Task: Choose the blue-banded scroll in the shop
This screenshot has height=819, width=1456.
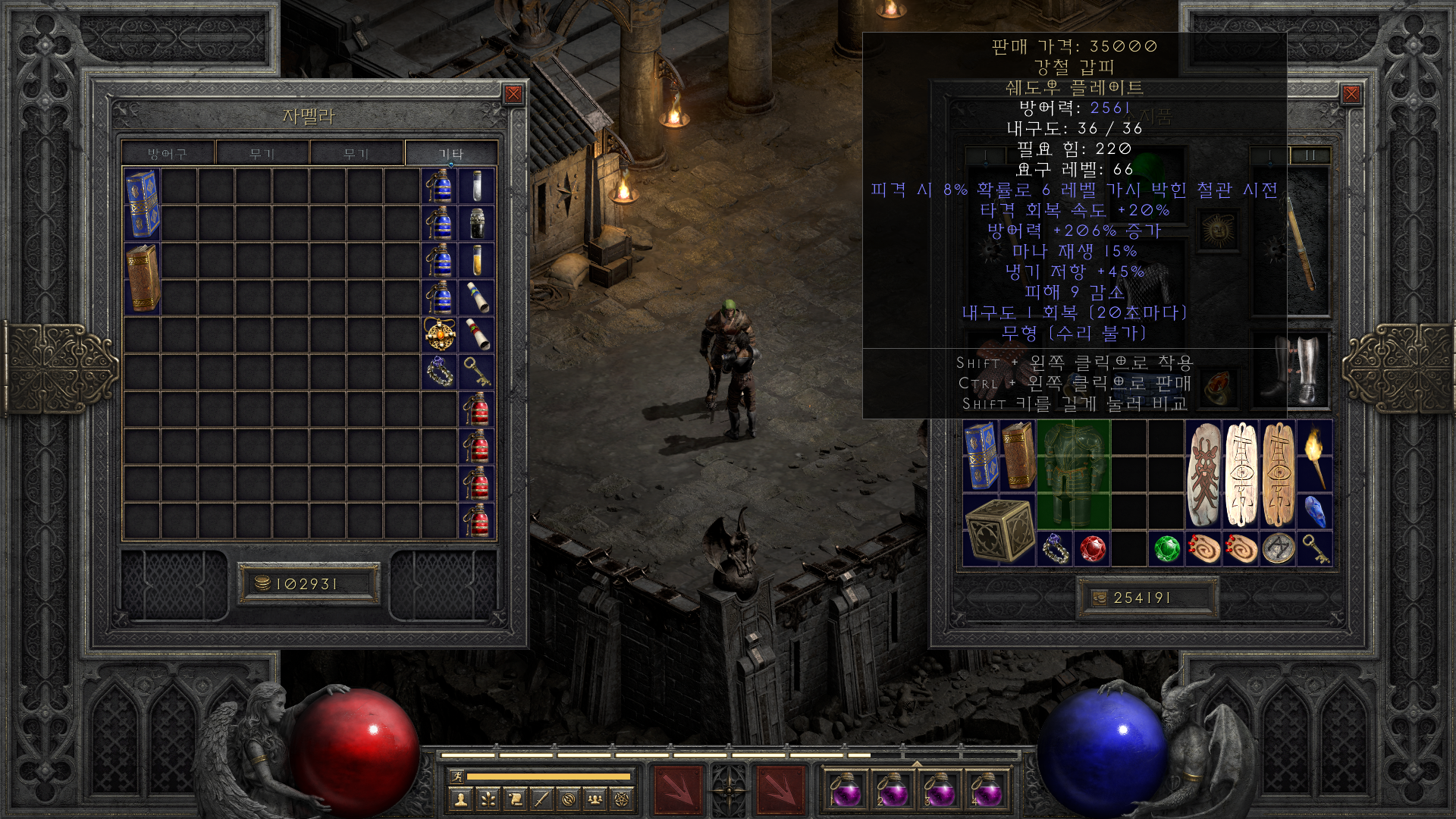Action: [477, 297]
